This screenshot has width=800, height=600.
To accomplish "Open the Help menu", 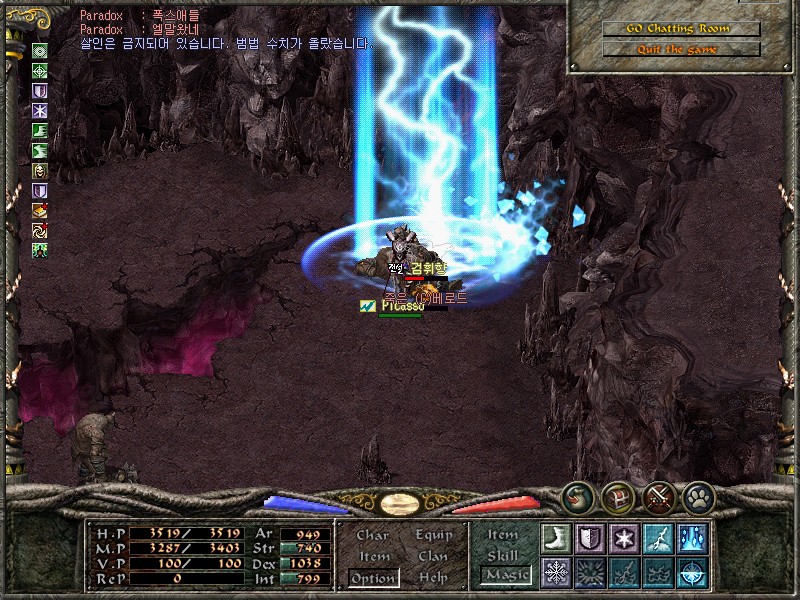I will point(433,577).
